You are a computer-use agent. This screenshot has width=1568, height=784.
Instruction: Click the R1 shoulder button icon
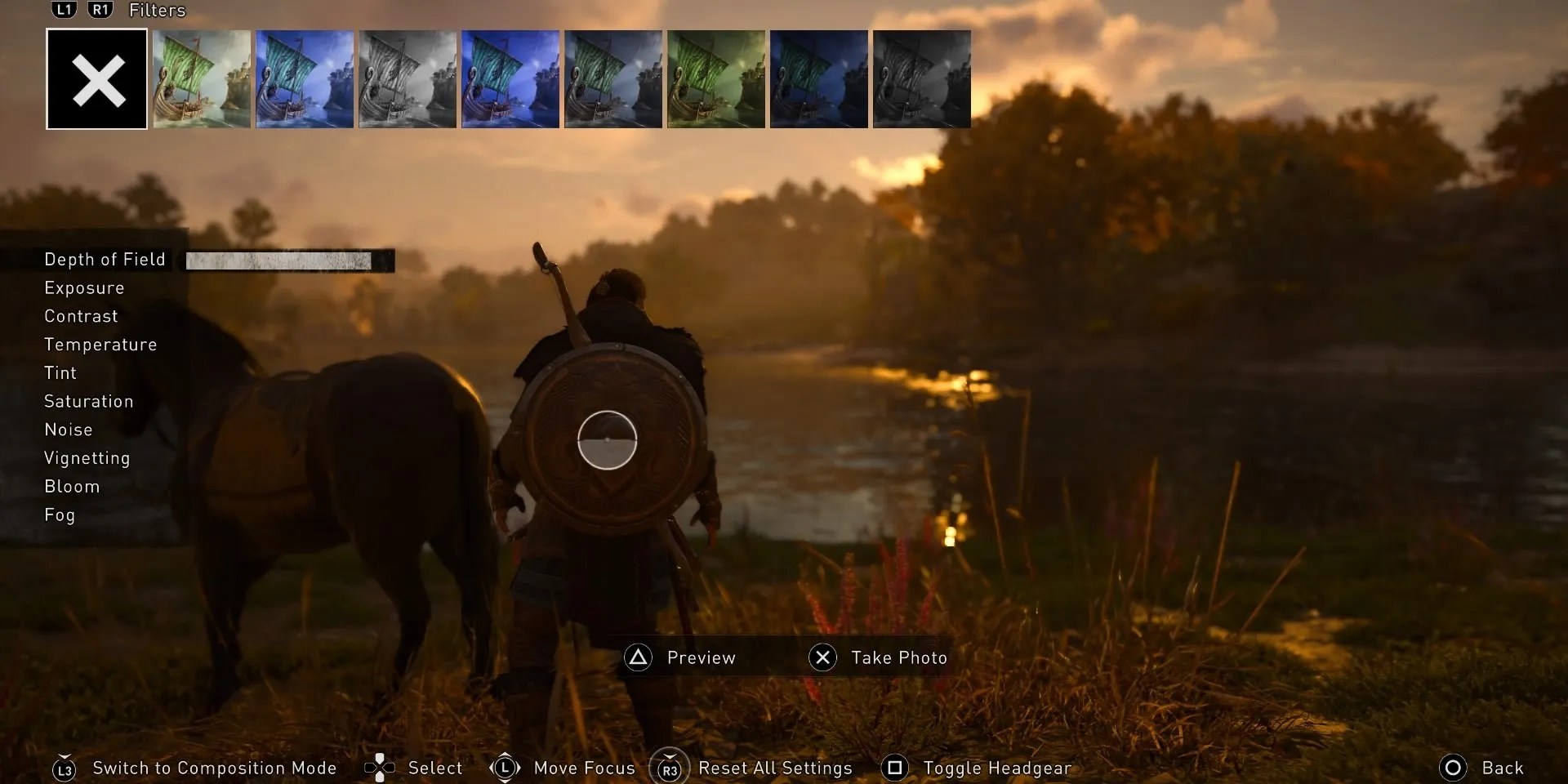click(x=100, y=10)
